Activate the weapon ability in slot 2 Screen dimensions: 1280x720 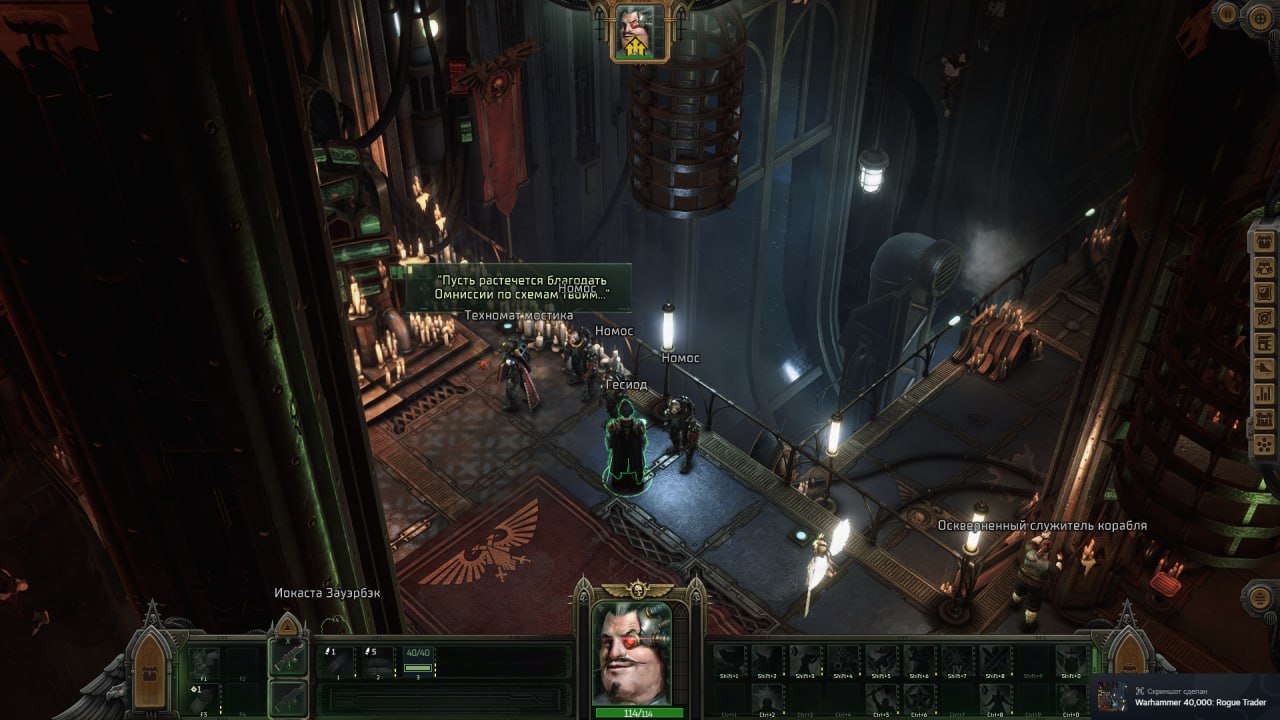coord(378,660)
